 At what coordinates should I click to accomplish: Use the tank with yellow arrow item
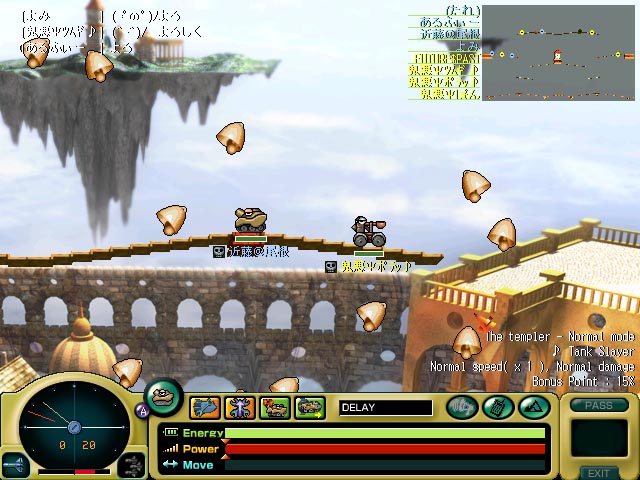tap(310, 407)
